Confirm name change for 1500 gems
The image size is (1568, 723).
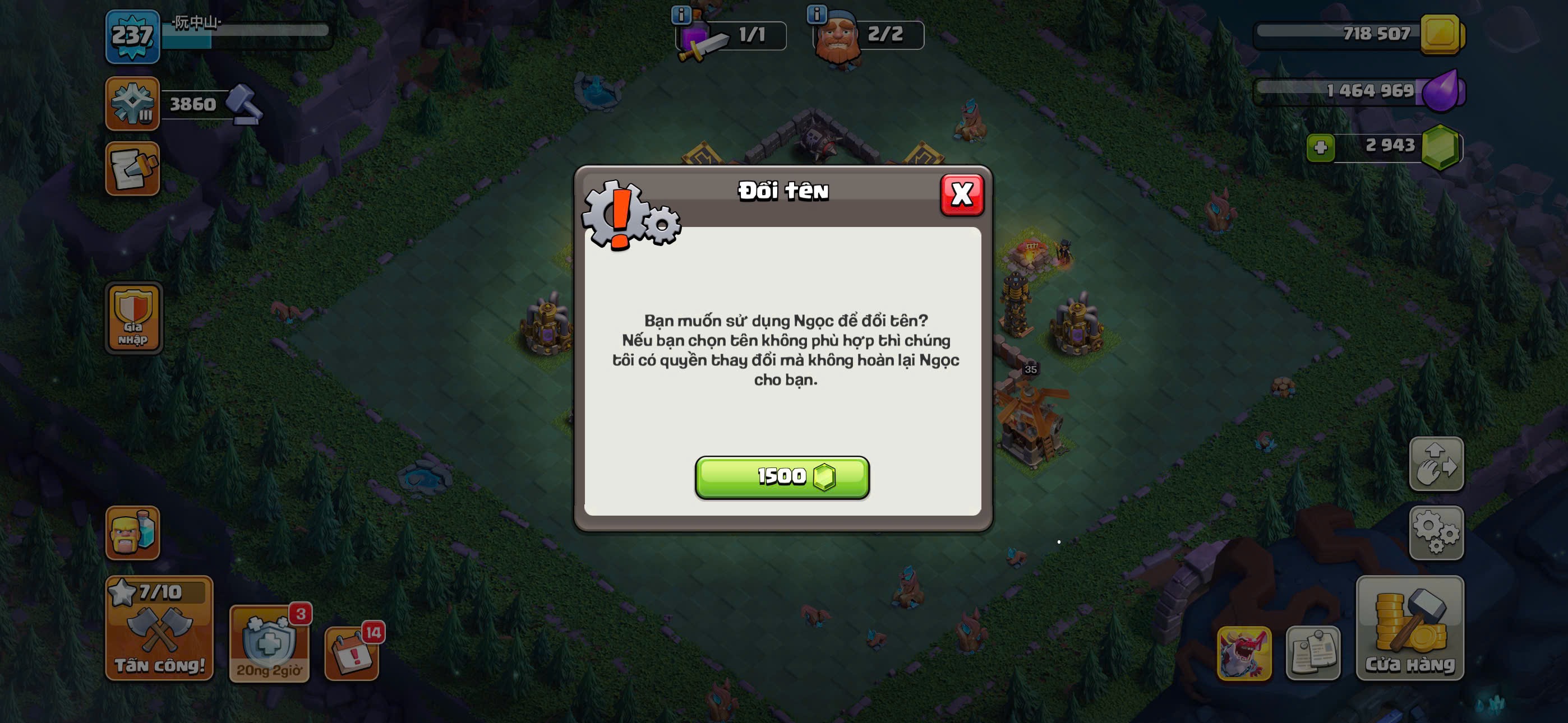[x=782, y=477]
